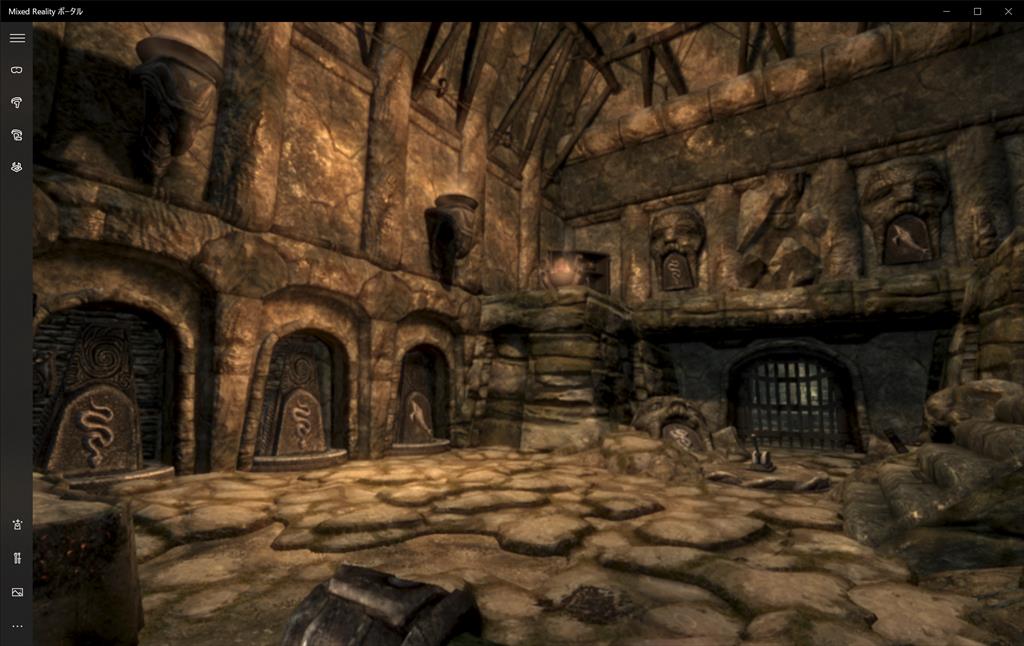Open the slider adjustments icon
The height and width of the screenshot is (646, 1024).
[17, 558]
